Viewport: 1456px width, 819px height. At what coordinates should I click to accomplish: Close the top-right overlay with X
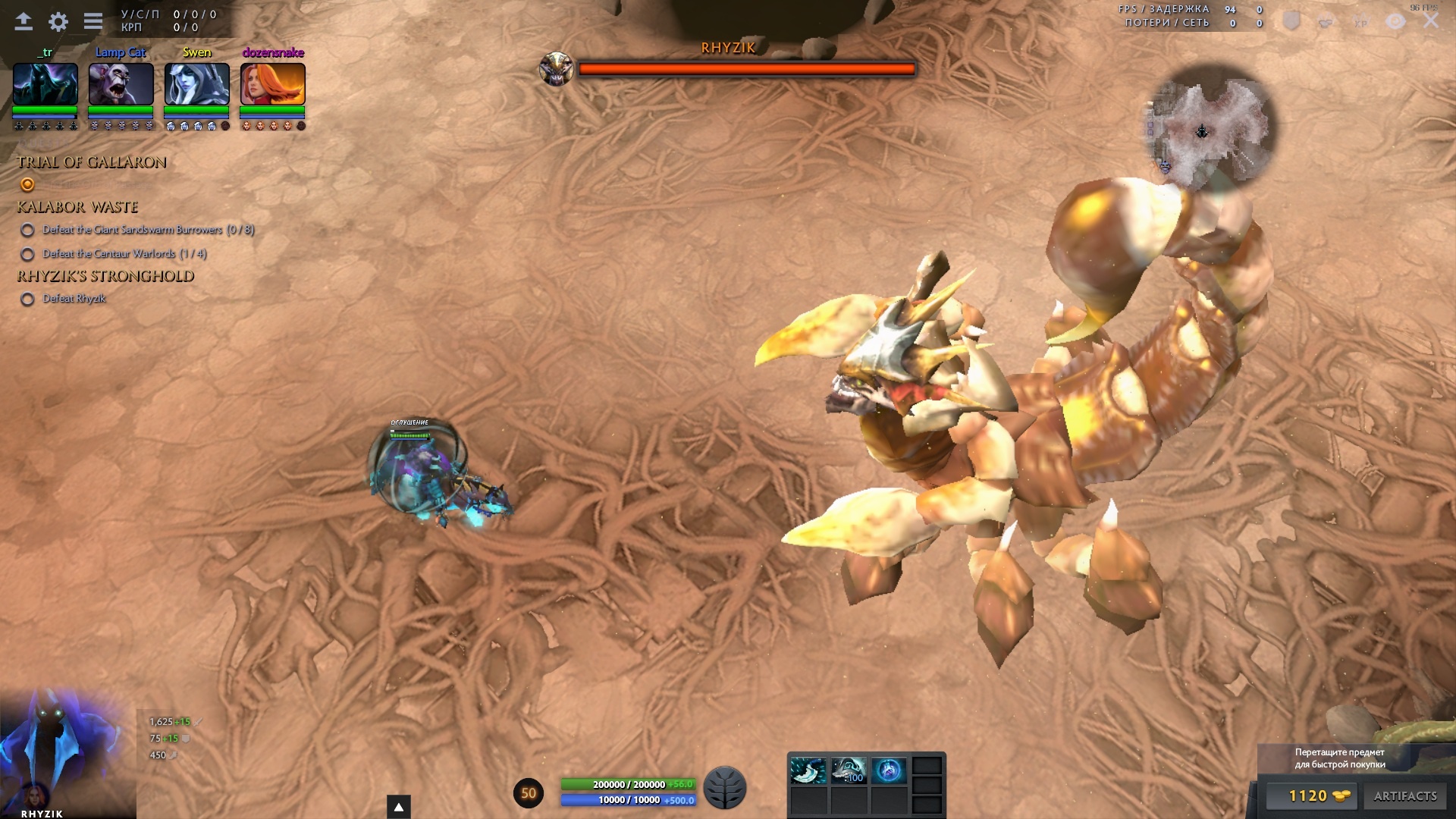point(1431,21)
